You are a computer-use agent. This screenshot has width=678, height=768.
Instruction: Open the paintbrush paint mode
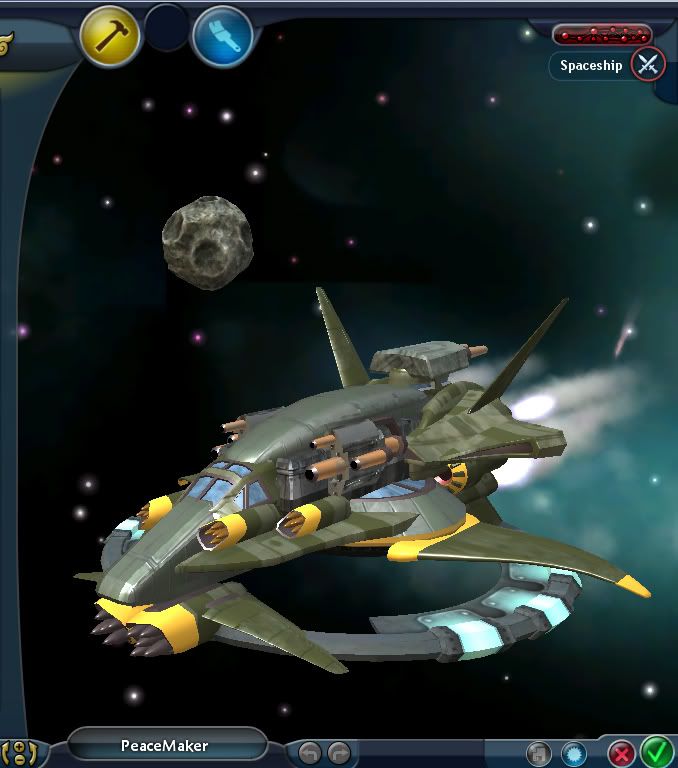(x=222, y=37)
